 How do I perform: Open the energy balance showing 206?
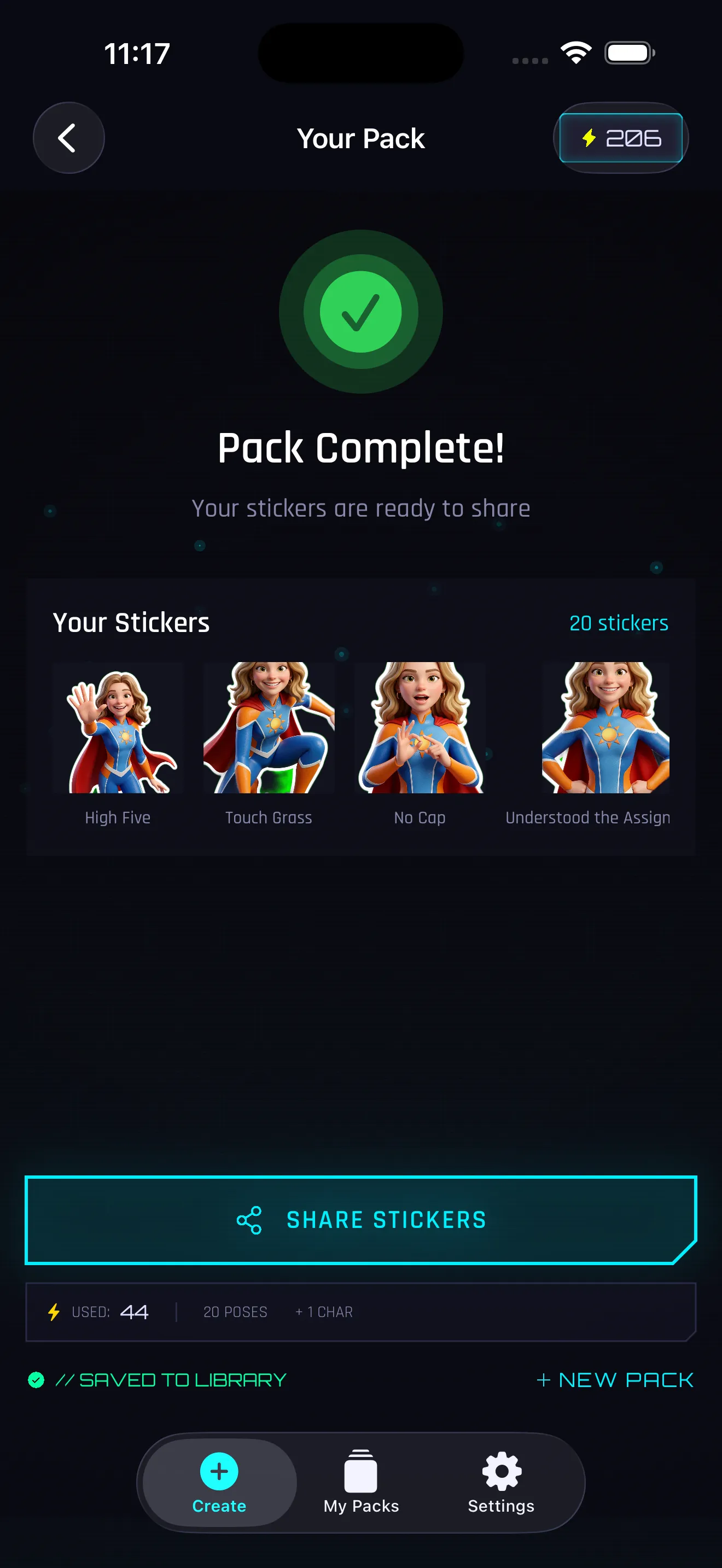pos(620,138)
